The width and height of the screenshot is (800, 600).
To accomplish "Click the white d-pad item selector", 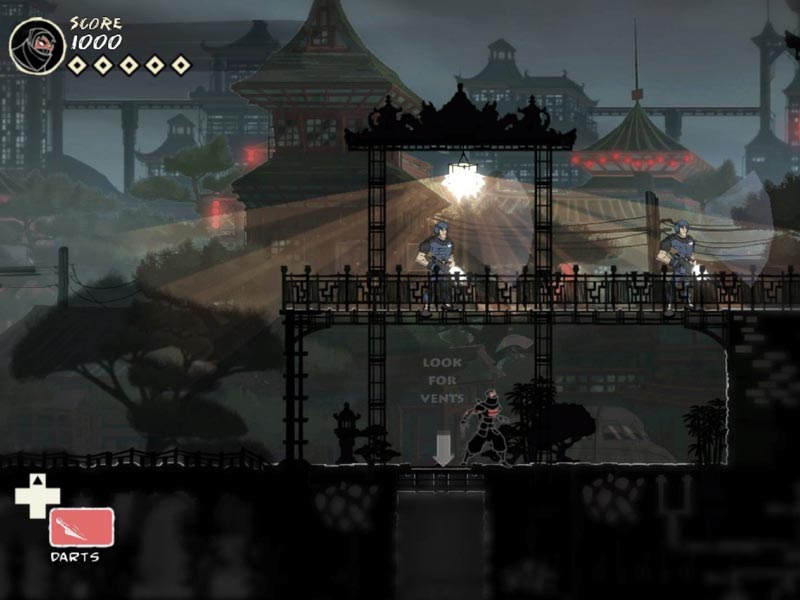I will (x=36, y=497).
